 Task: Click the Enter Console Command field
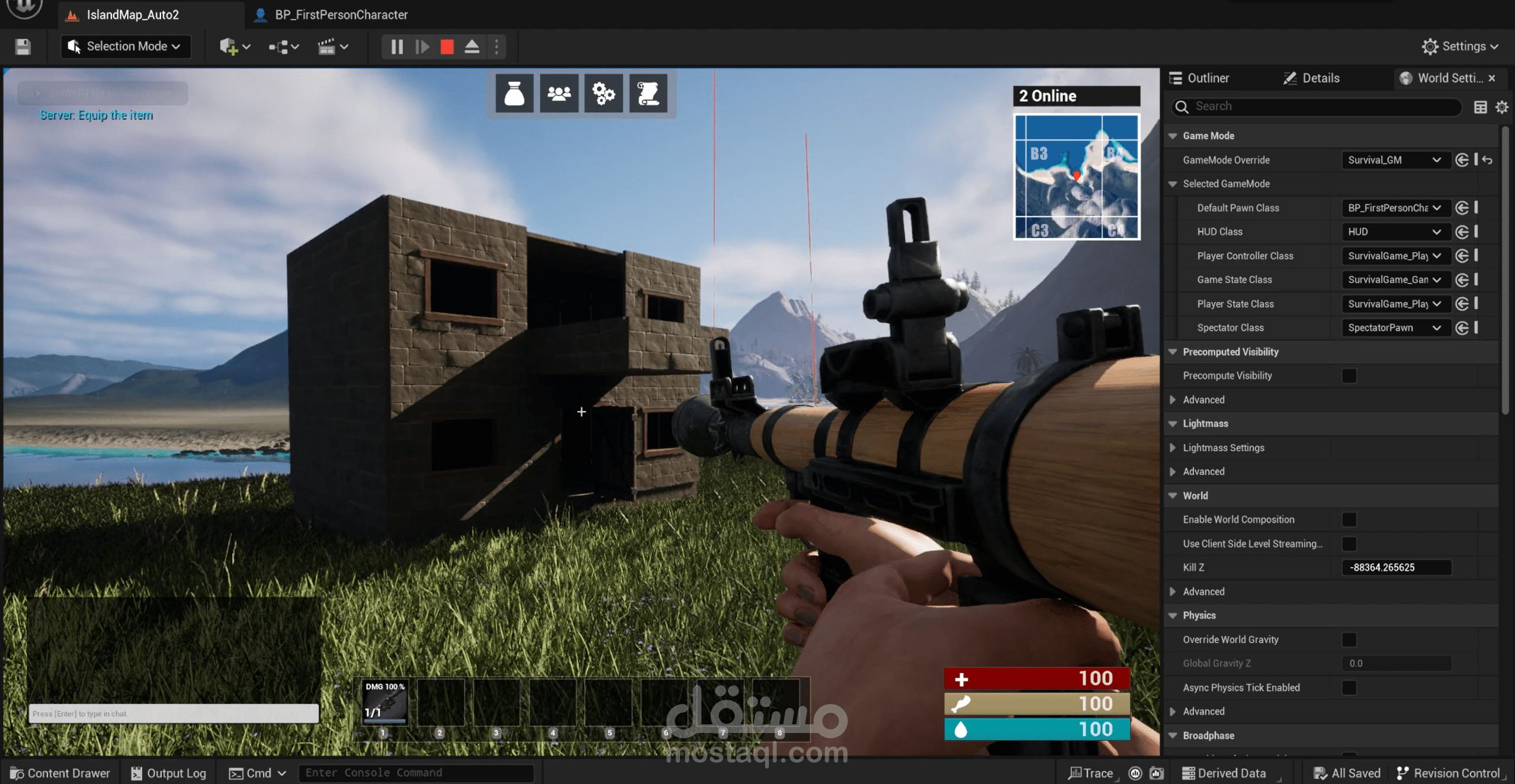(x=415, y=773)
